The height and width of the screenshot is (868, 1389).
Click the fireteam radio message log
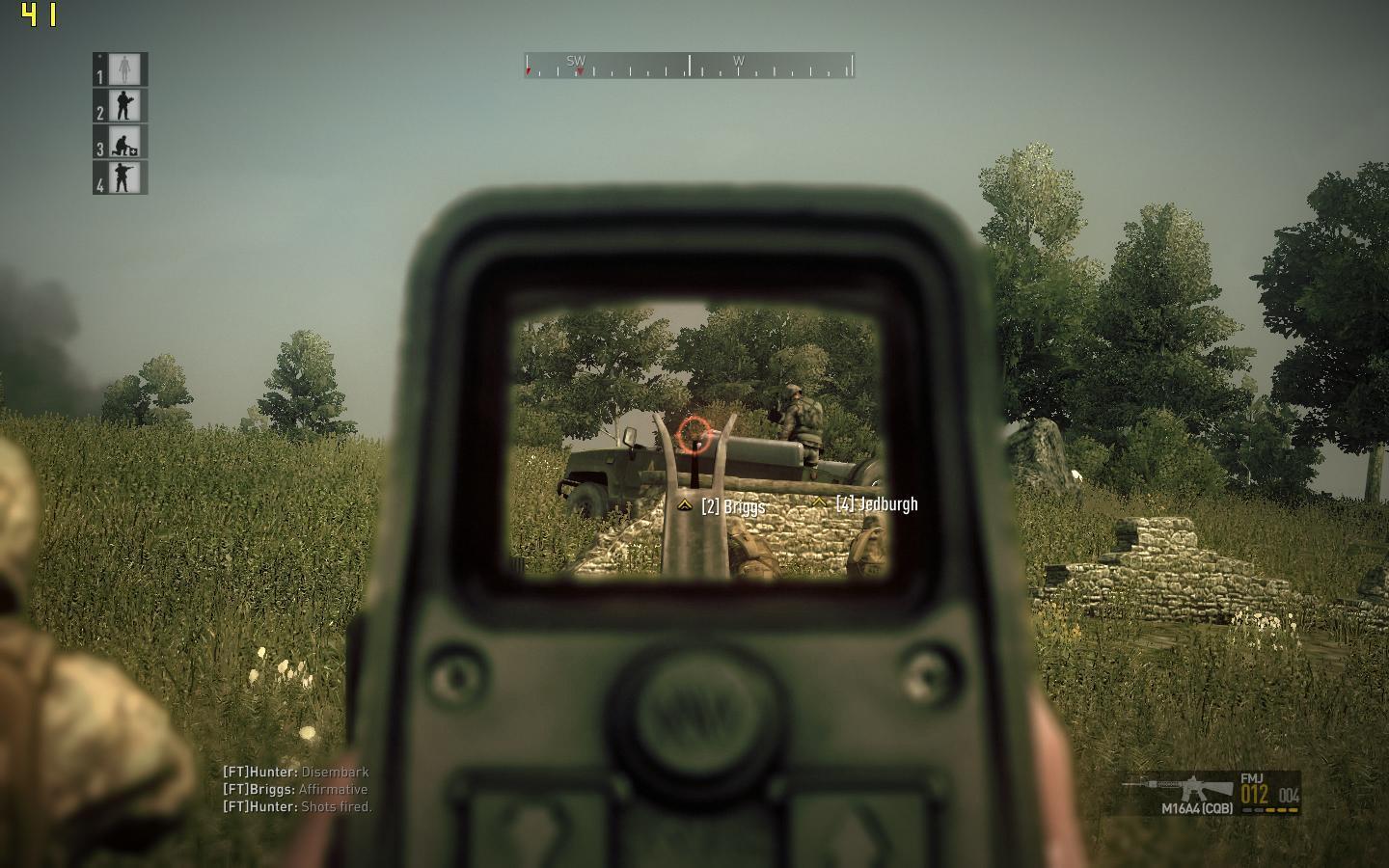[x=297, y=789]
